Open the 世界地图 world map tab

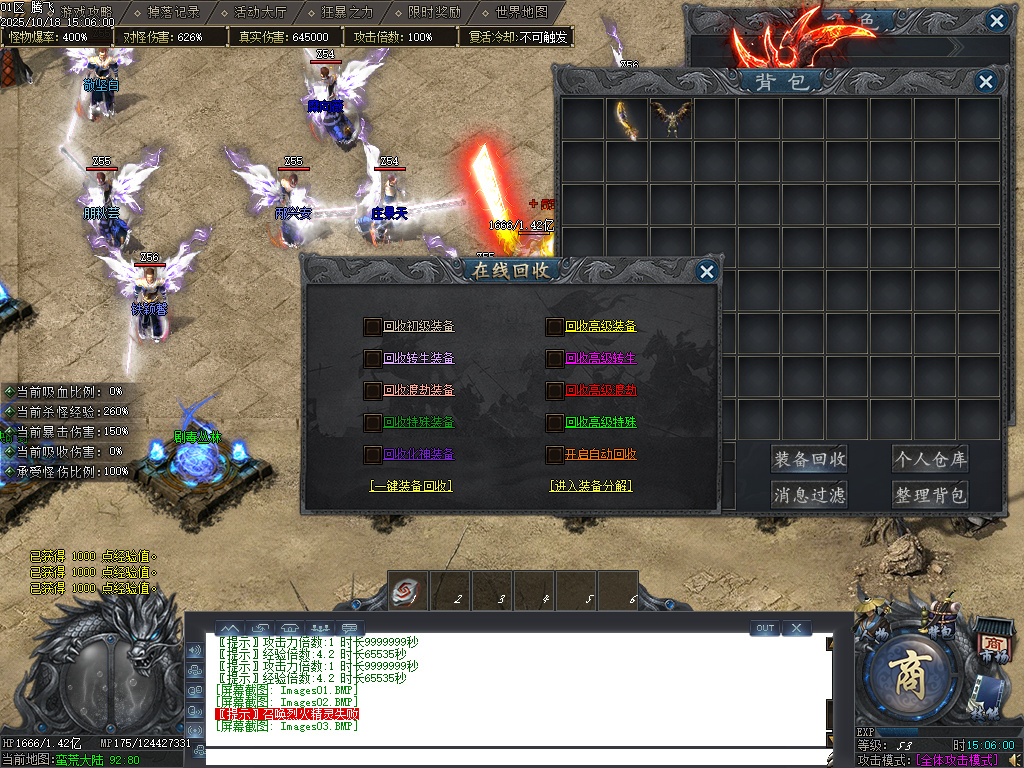[x=521, y=13]
